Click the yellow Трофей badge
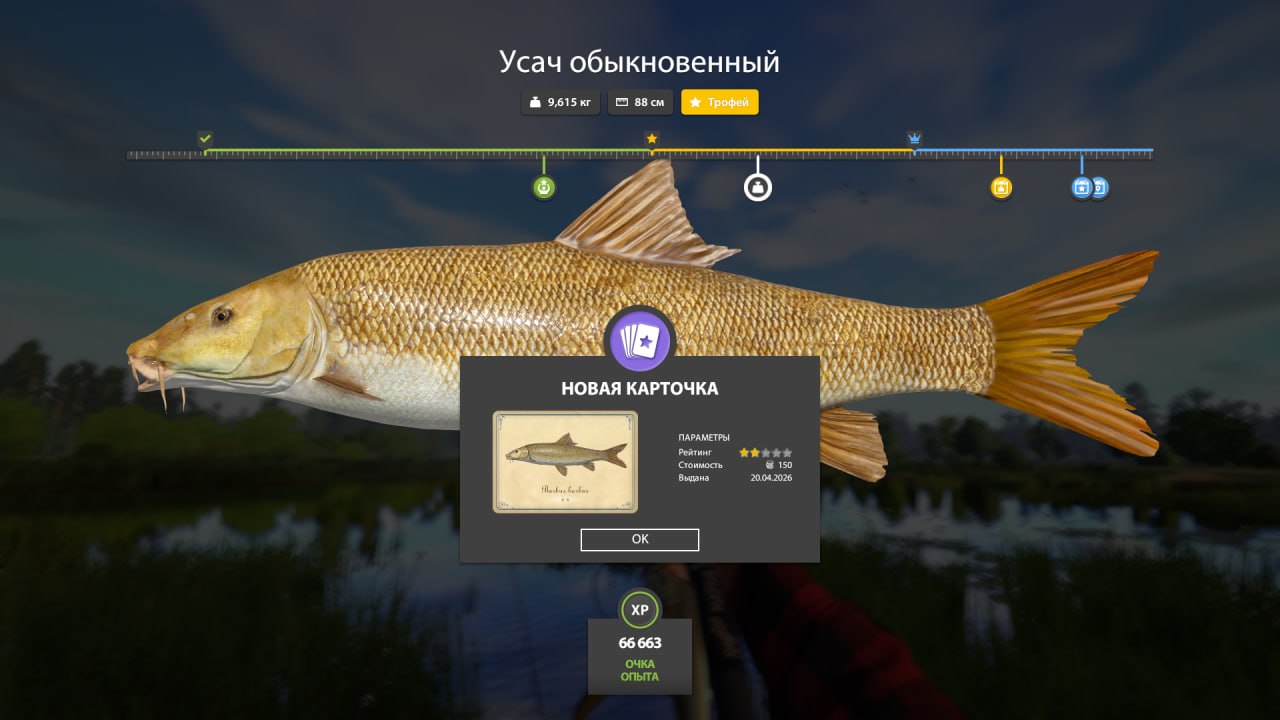 tap(719, 101)
